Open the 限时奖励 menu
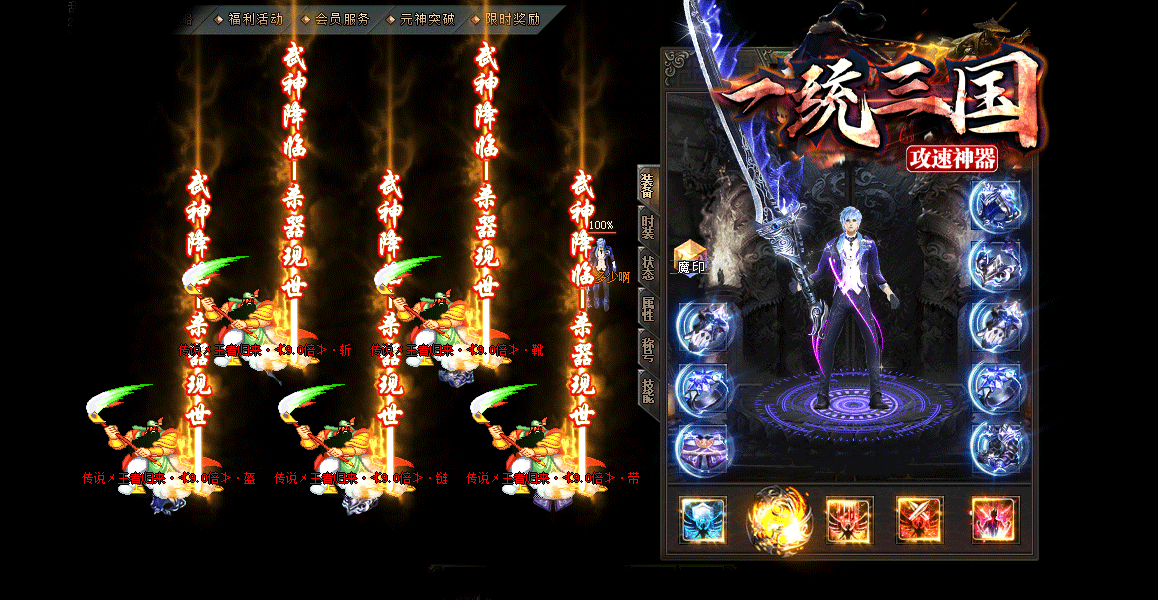1158x600 pixels. point(512,19)
